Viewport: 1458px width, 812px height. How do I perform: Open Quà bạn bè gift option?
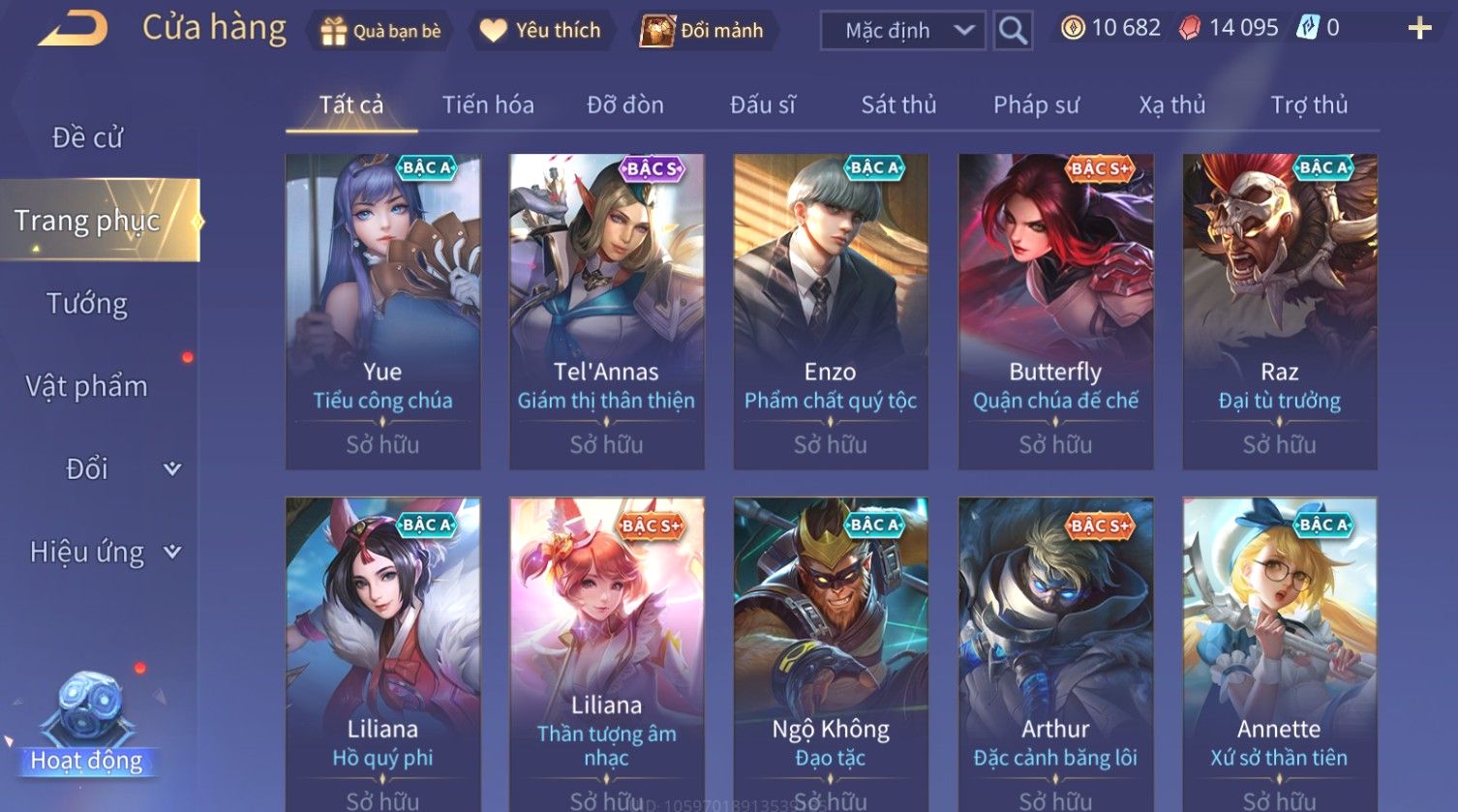pos(380,31)
